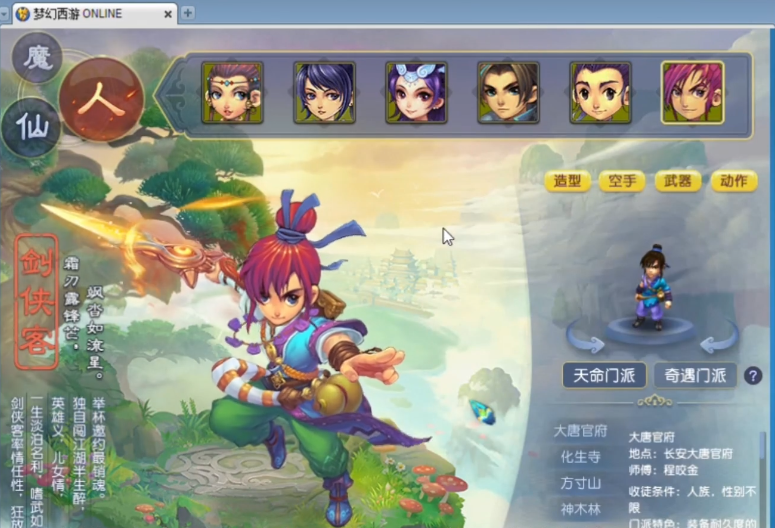Play the 动作 action preview

[732, 181]
